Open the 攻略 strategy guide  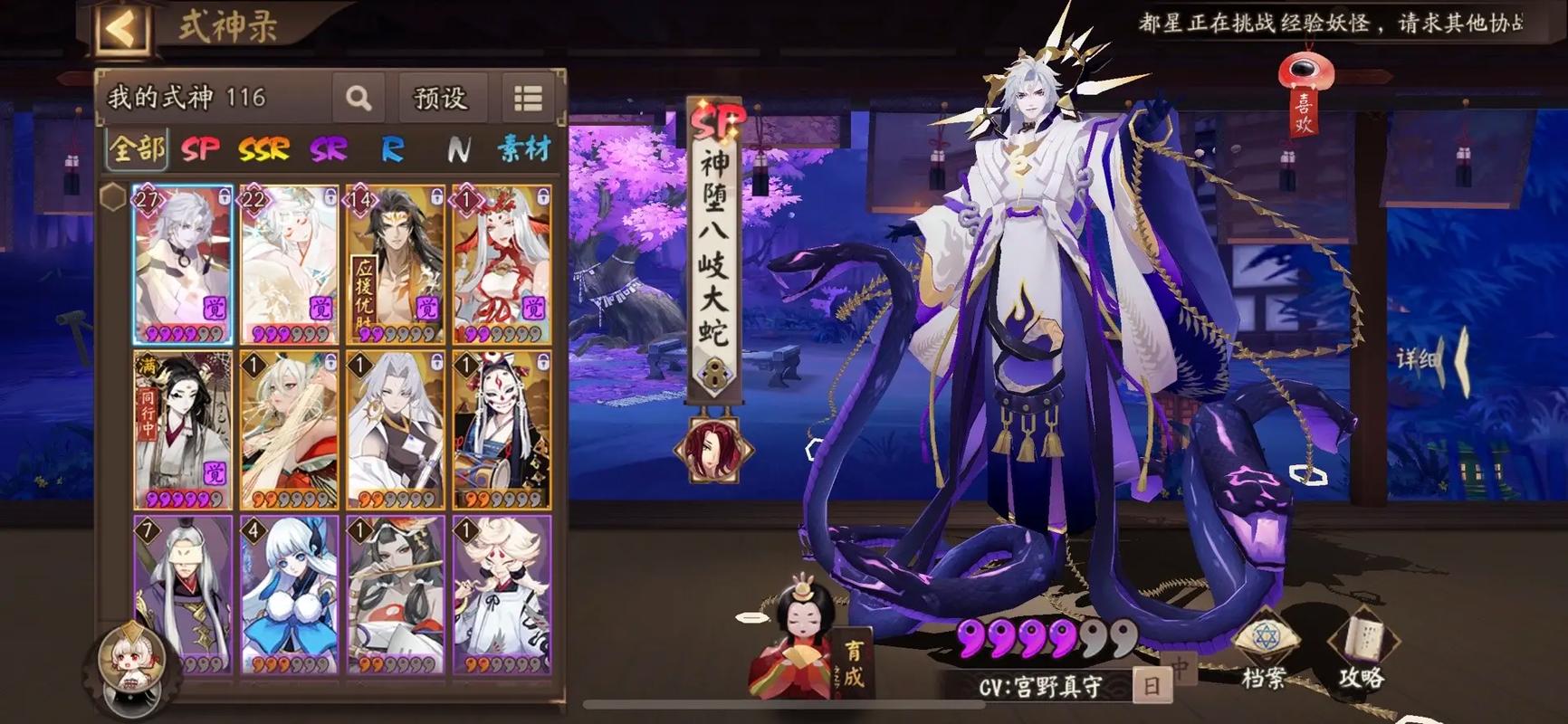(x=1362, y=652)
